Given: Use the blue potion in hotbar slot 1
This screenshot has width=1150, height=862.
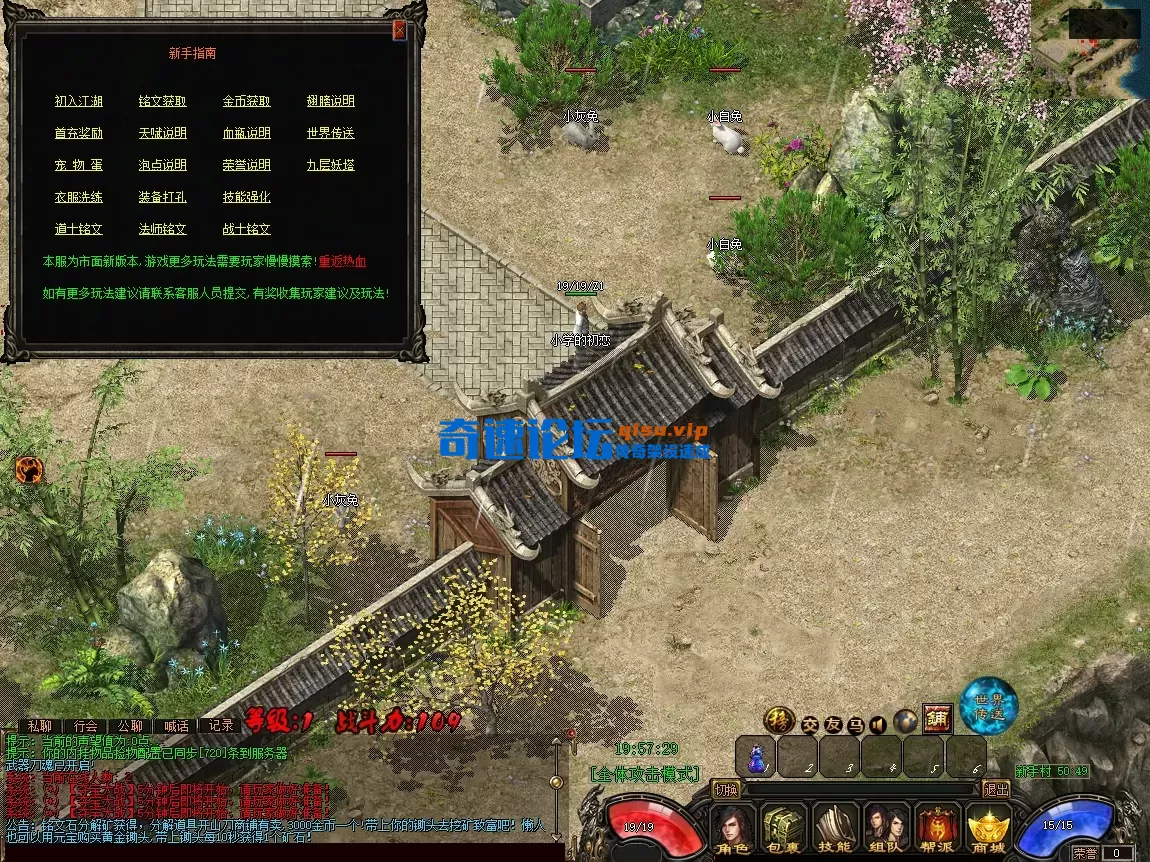Looking at the screenshot, I should (x=756, y=756).
